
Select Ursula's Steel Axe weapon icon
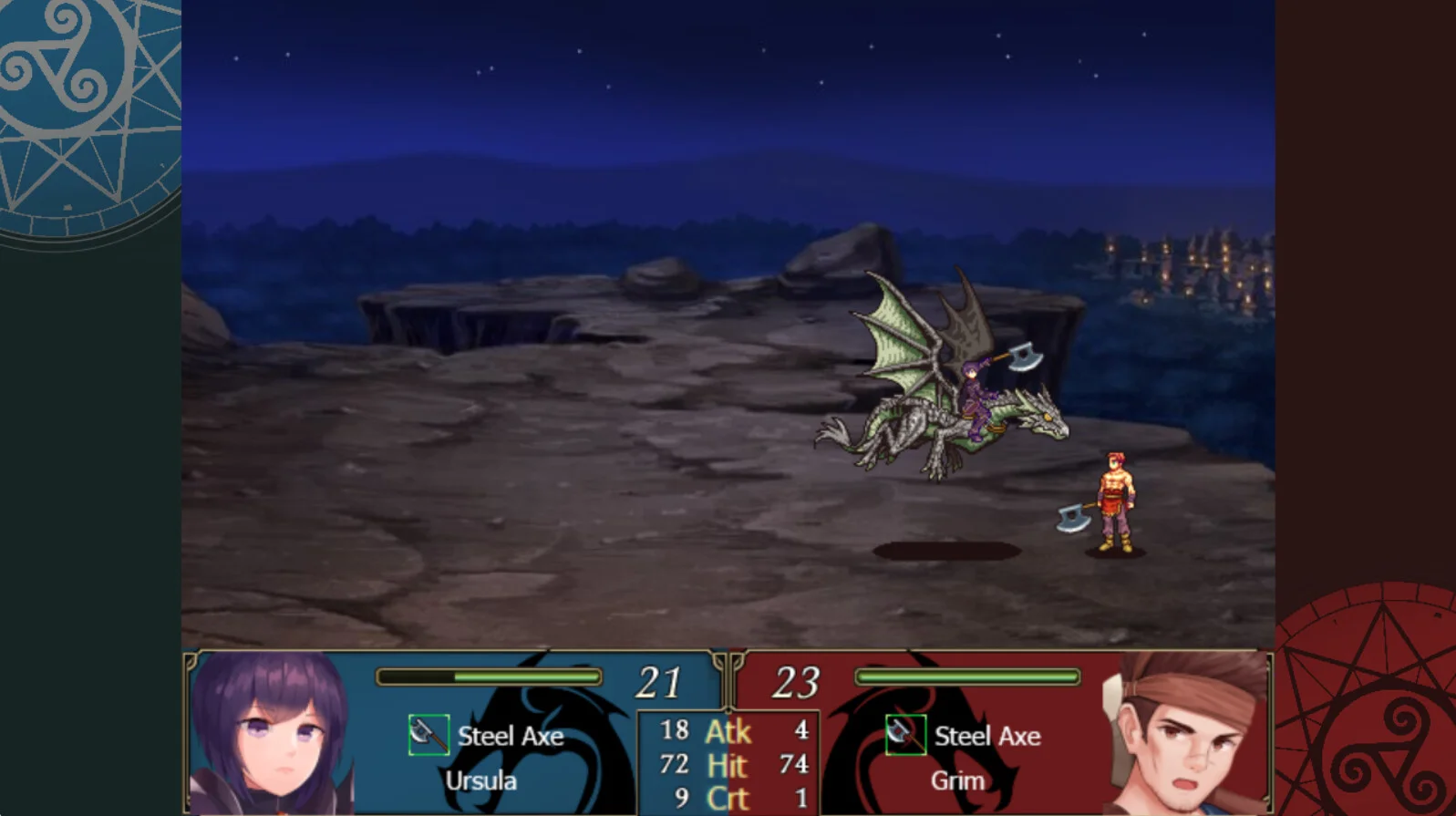coord(428,735)
